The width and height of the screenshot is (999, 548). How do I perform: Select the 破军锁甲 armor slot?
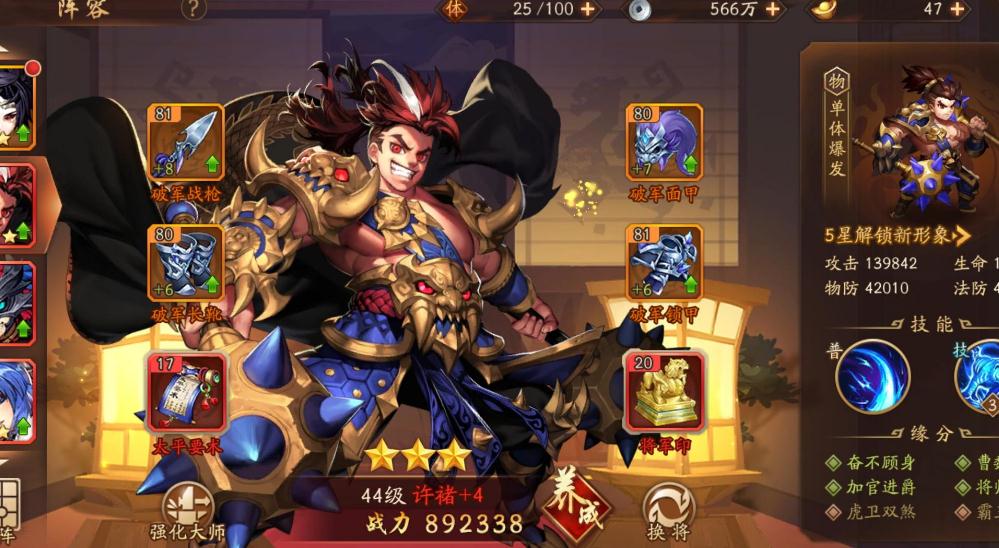(664, 262)
